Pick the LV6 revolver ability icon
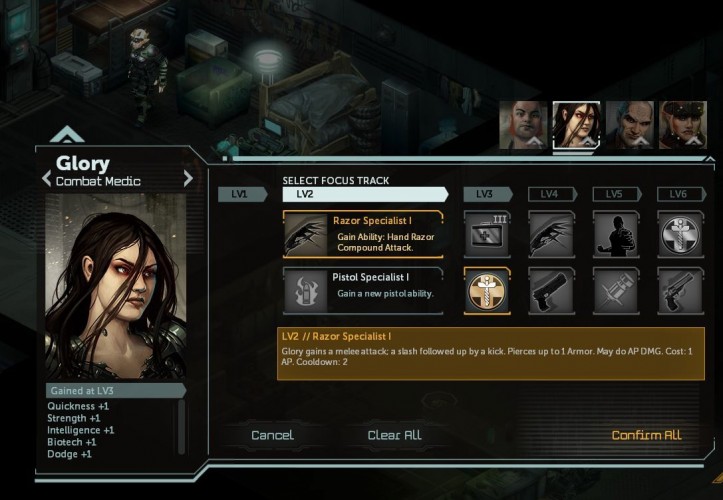The height and width of the screenshot is (500, 723). click(680, 291)
